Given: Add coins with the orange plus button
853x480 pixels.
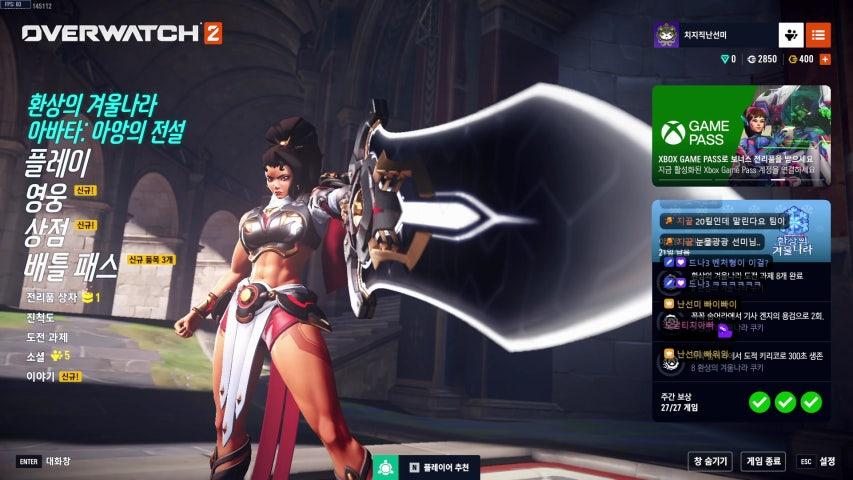Looking at the screenshot, I should click(825, 59).
